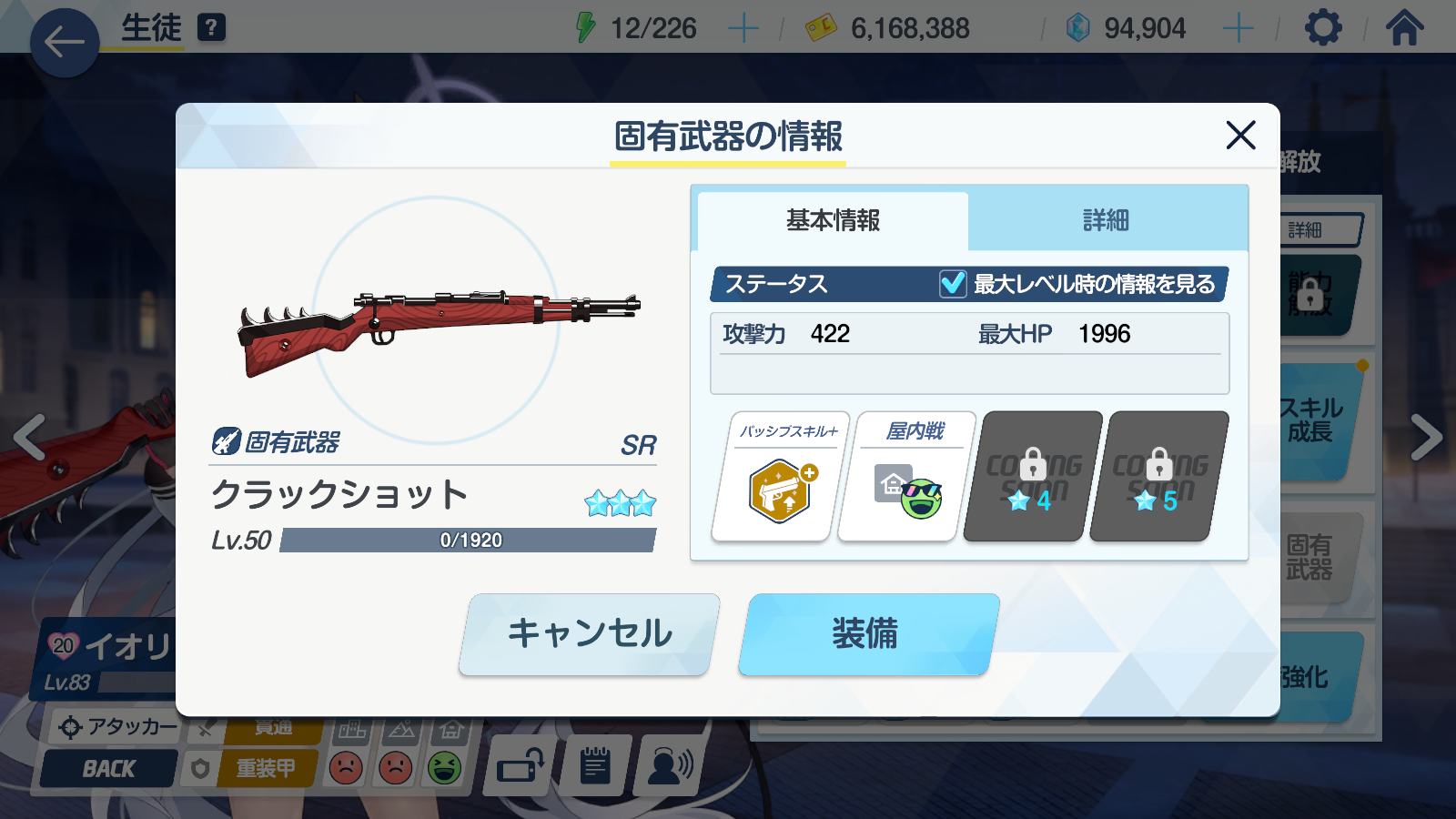This screenshot has width=1456, height=819.
Task: Show the previous student
Action: (29, 437)
